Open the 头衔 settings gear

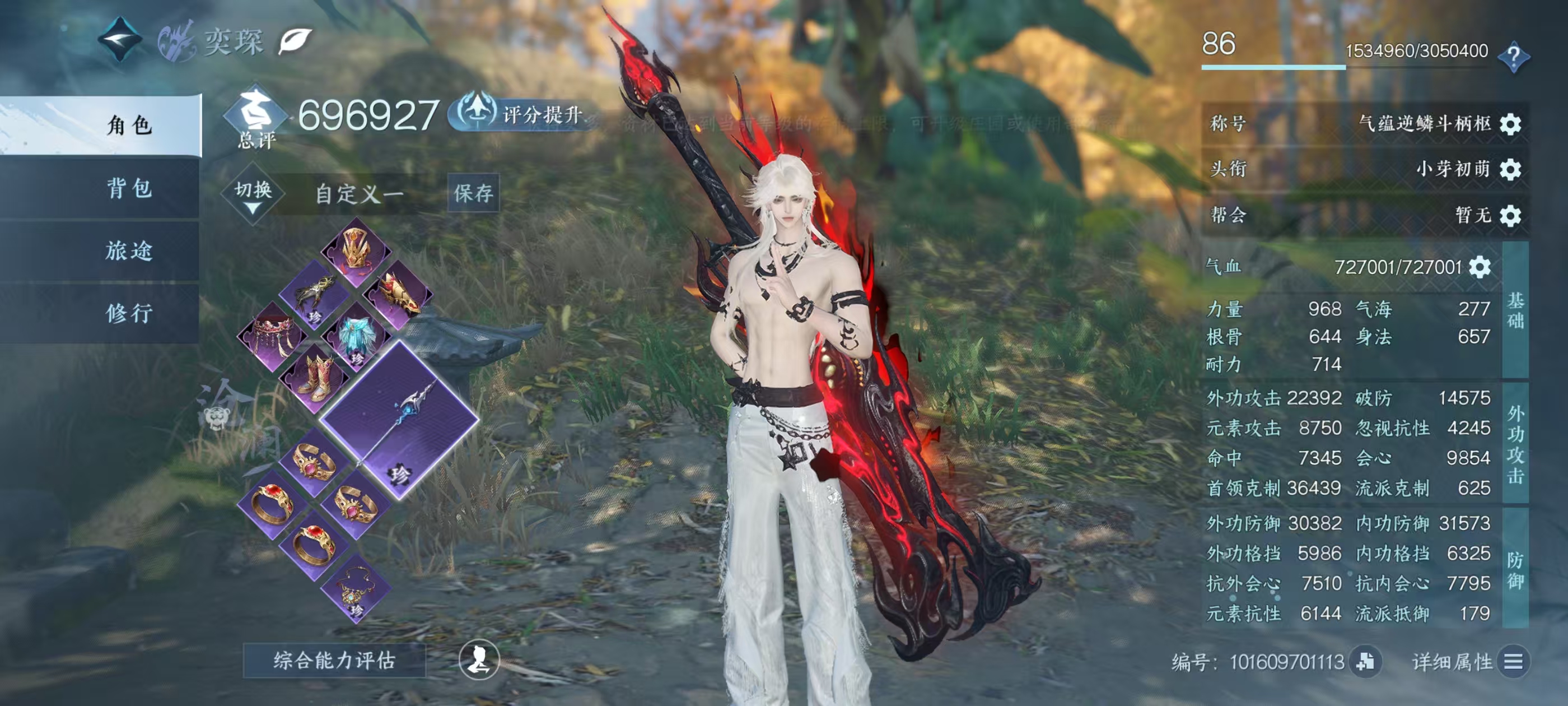point(1511,169)
